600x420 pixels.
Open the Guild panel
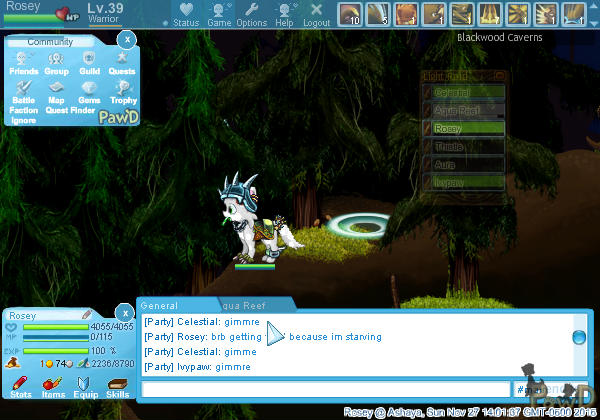coord(89,63)
